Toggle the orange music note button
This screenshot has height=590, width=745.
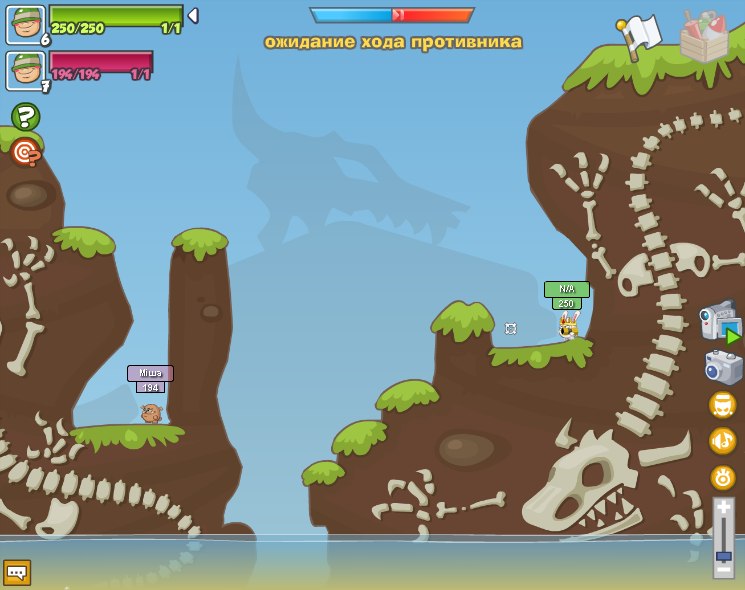pos(722,441)
